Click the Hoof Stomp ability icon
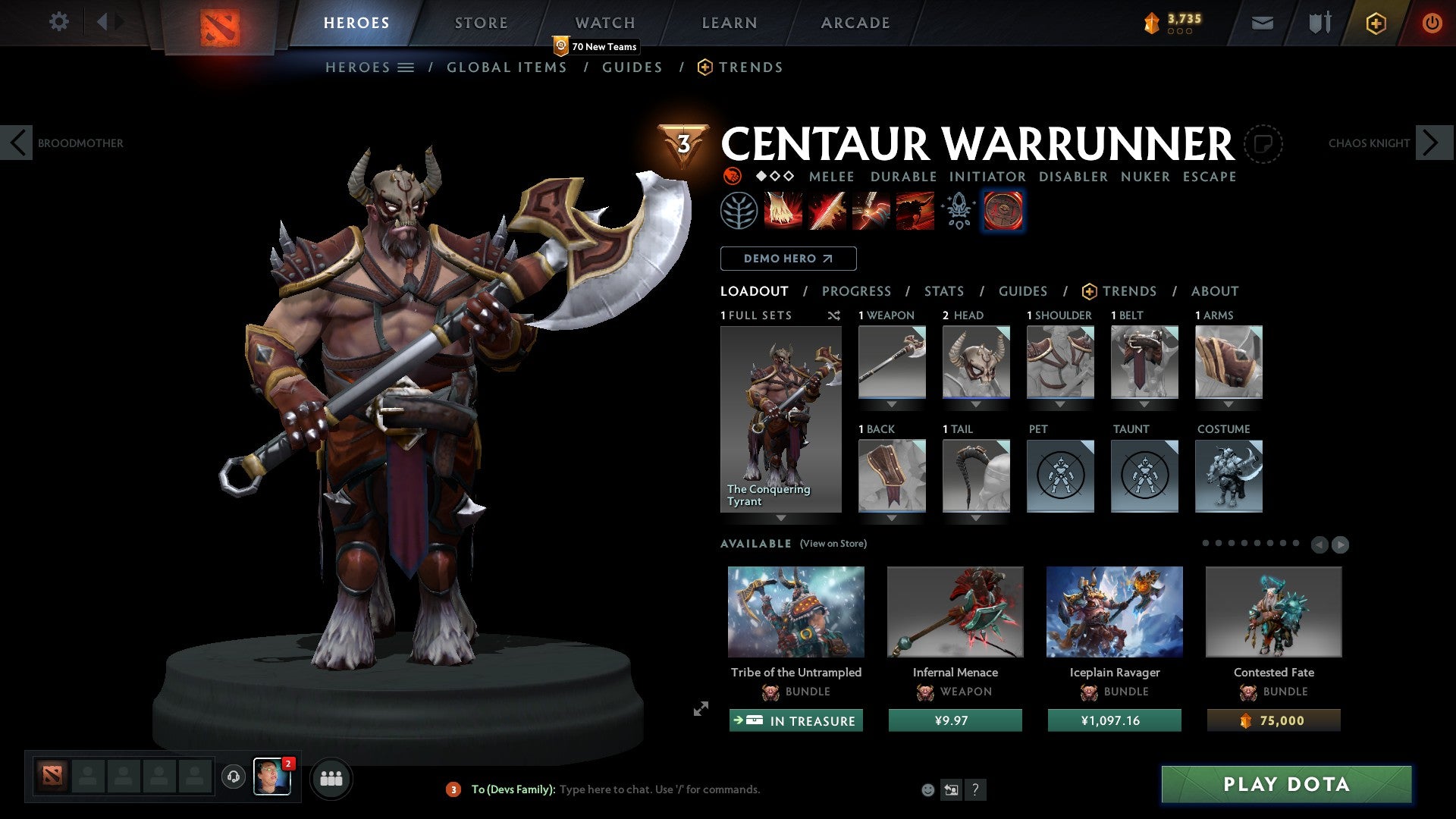Screen dimensions: 1456x819 click(x=782, y=210)
